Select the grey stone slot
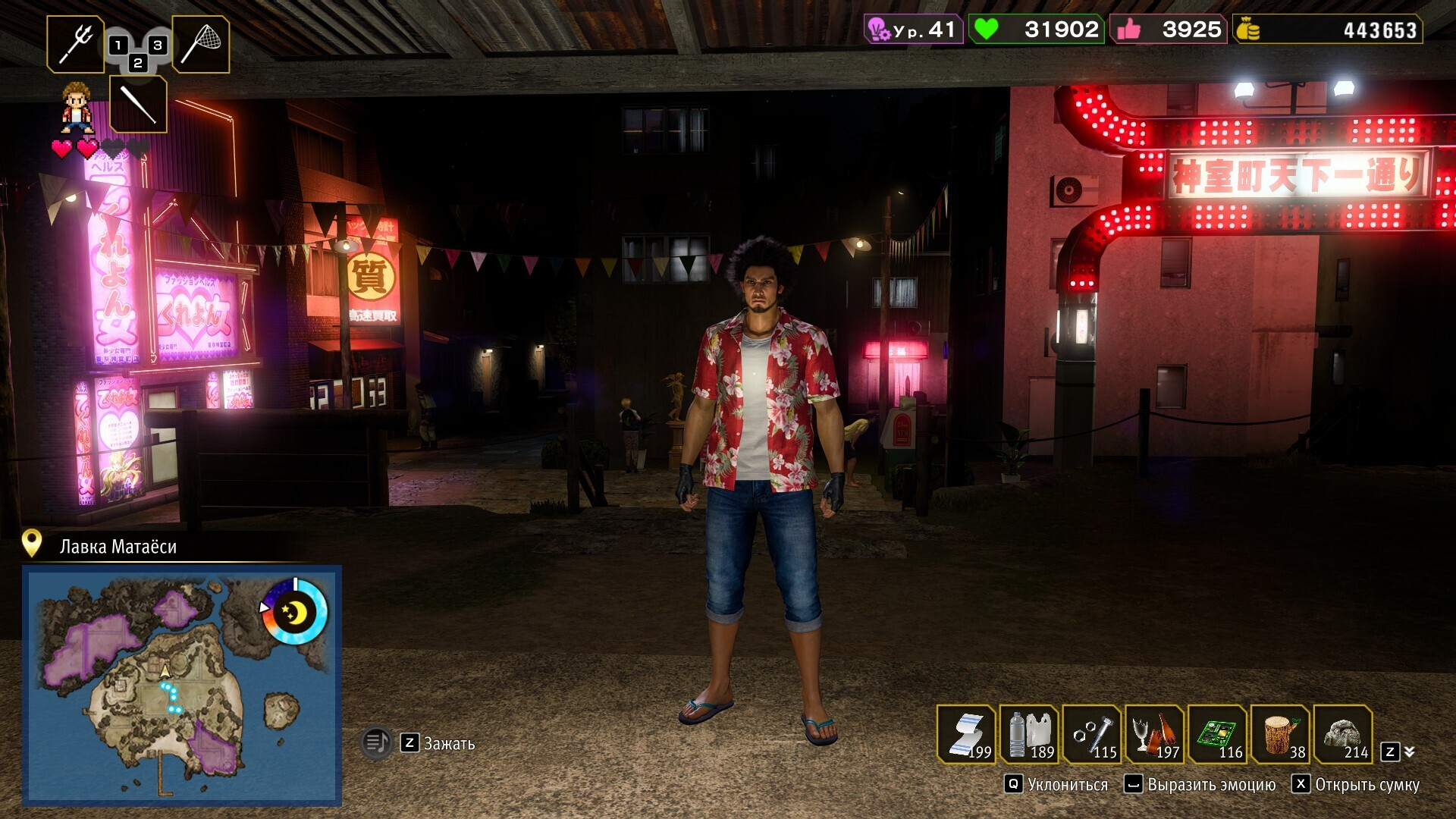This screenshot has height=819, width=1456. click(1343, 734)
